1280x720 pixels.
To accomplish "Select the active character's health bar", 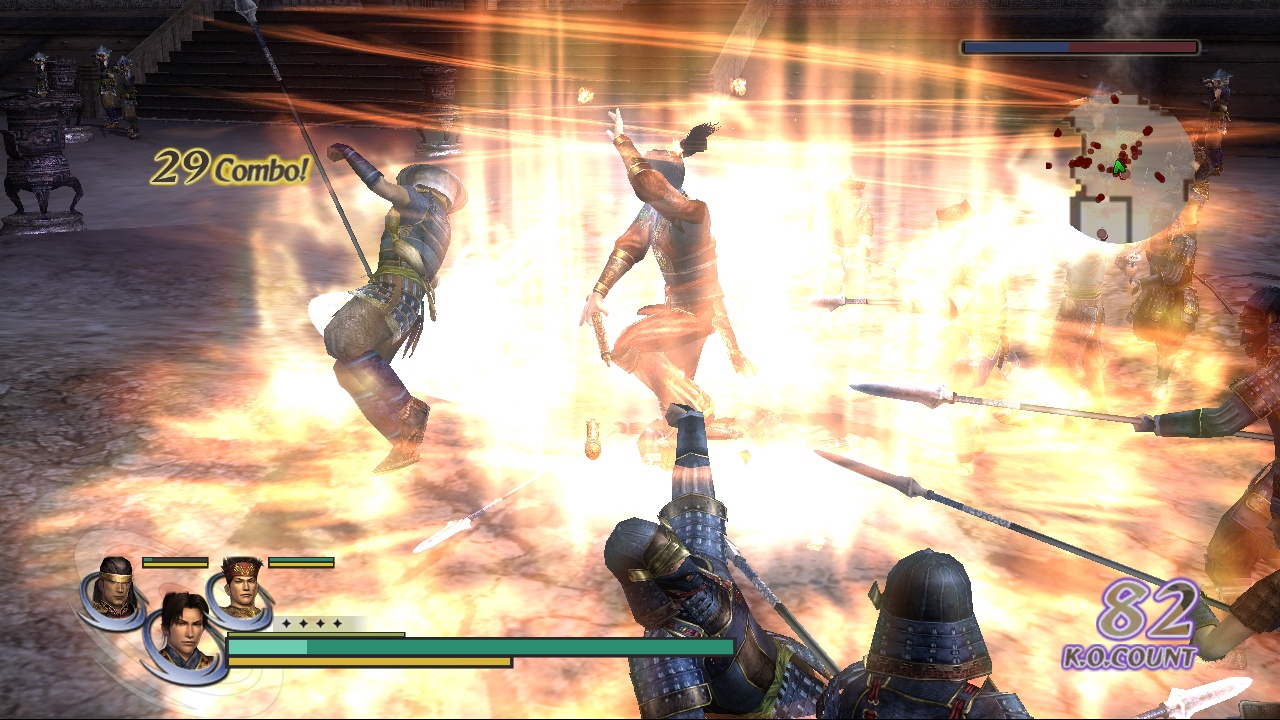I will click(480, 646).
